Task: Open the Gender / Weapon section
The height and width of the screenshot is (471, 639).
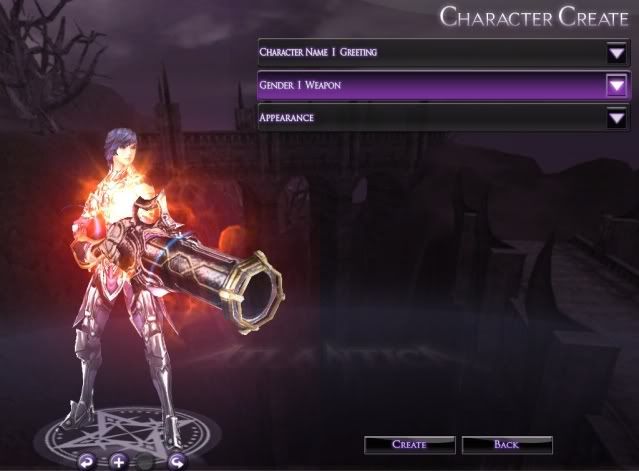Action: click(x=615, y=86)
